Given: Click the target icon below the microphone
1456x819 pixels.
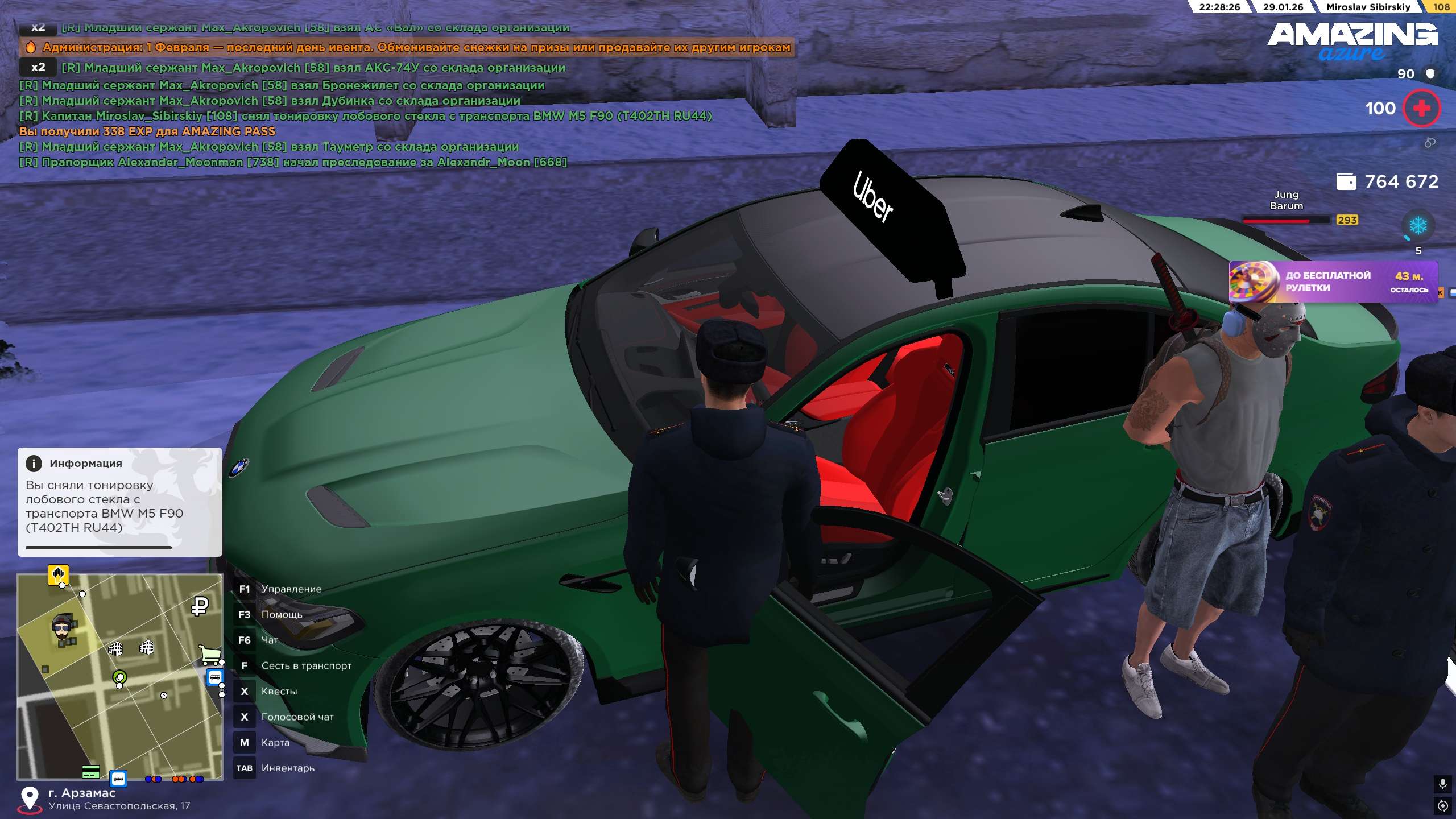Looking at the screenshot, I should click(1442, 805).
